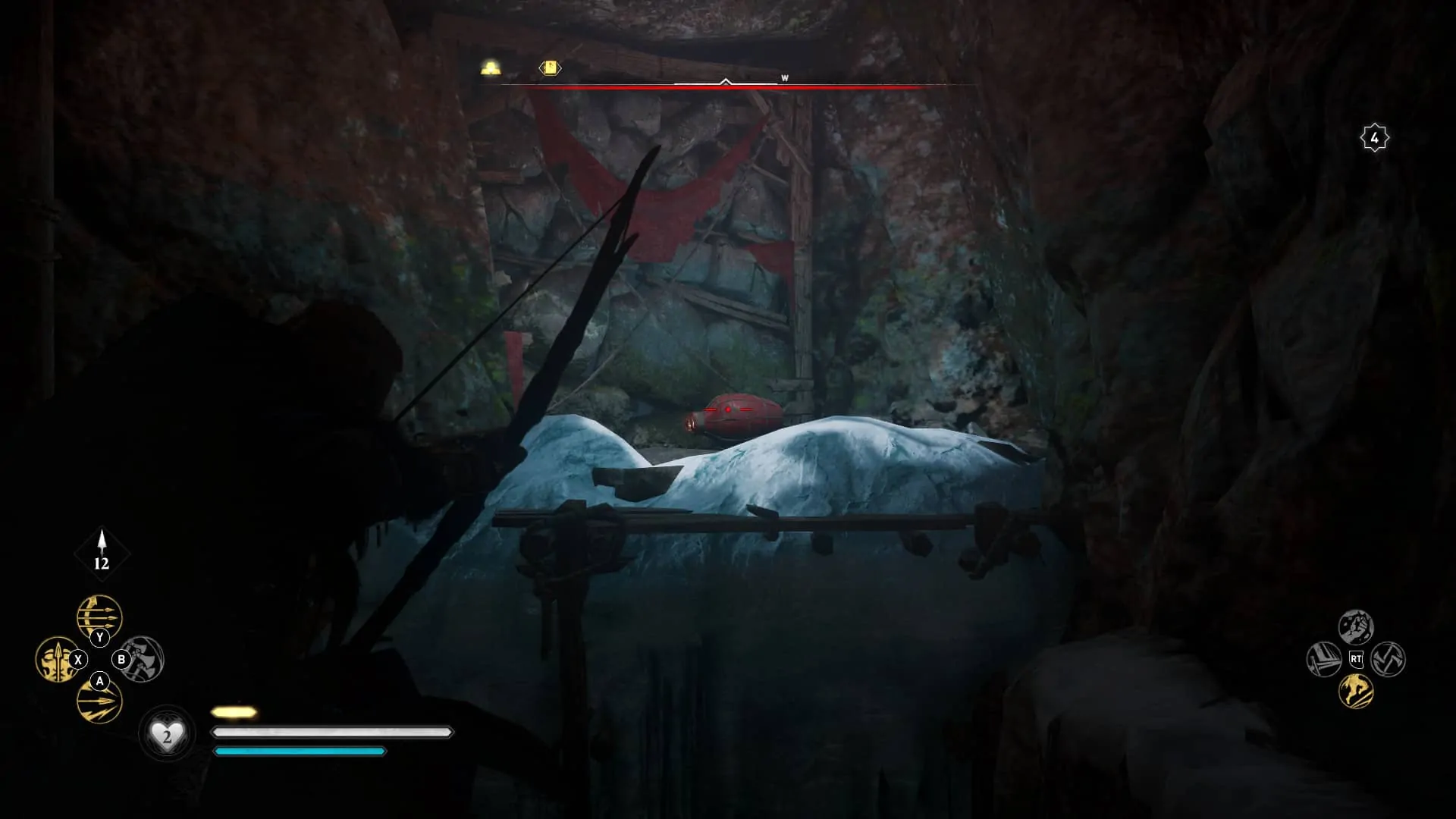
Task: Expand the compass marker pointer at top center
Action: pos(726,81)
